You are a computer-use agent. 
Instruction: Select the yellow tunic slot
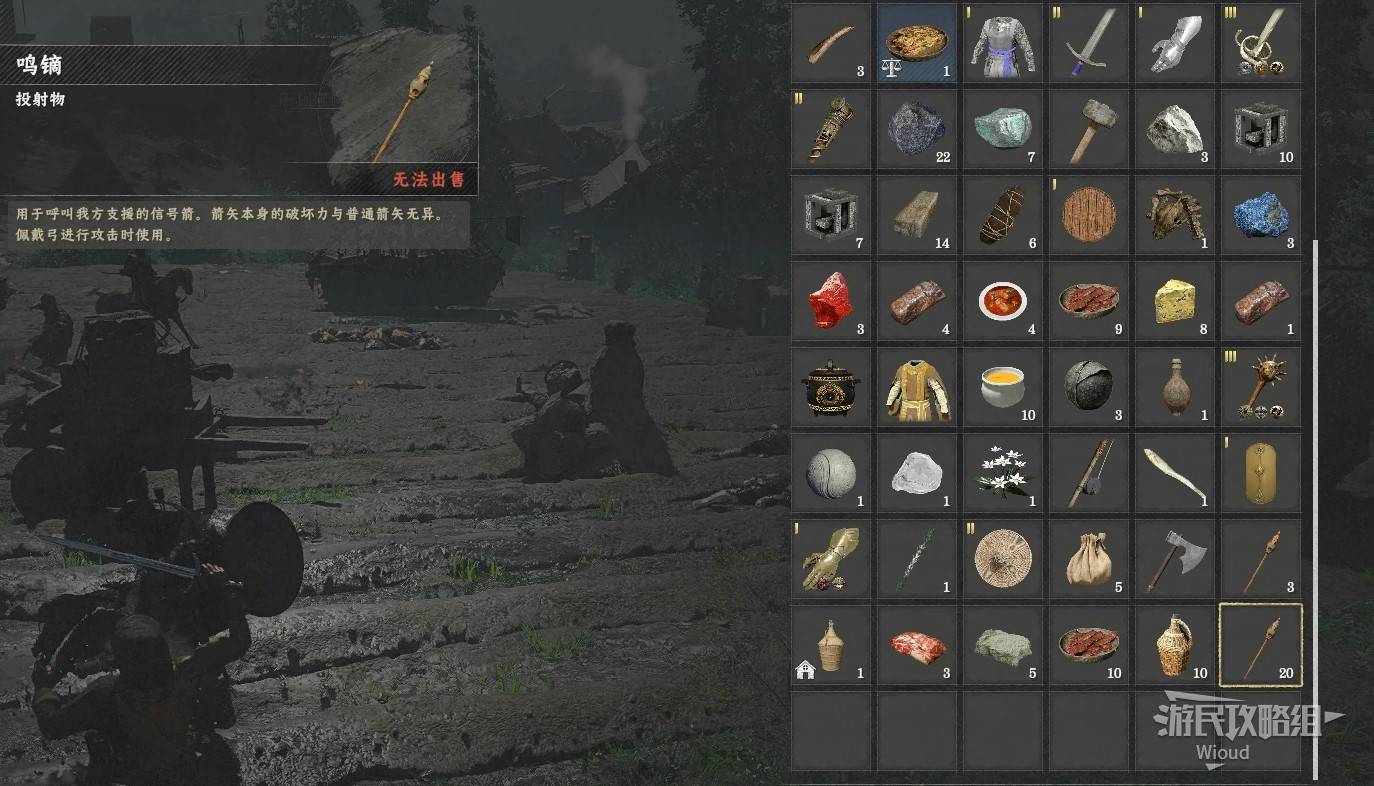pos(917,387)
